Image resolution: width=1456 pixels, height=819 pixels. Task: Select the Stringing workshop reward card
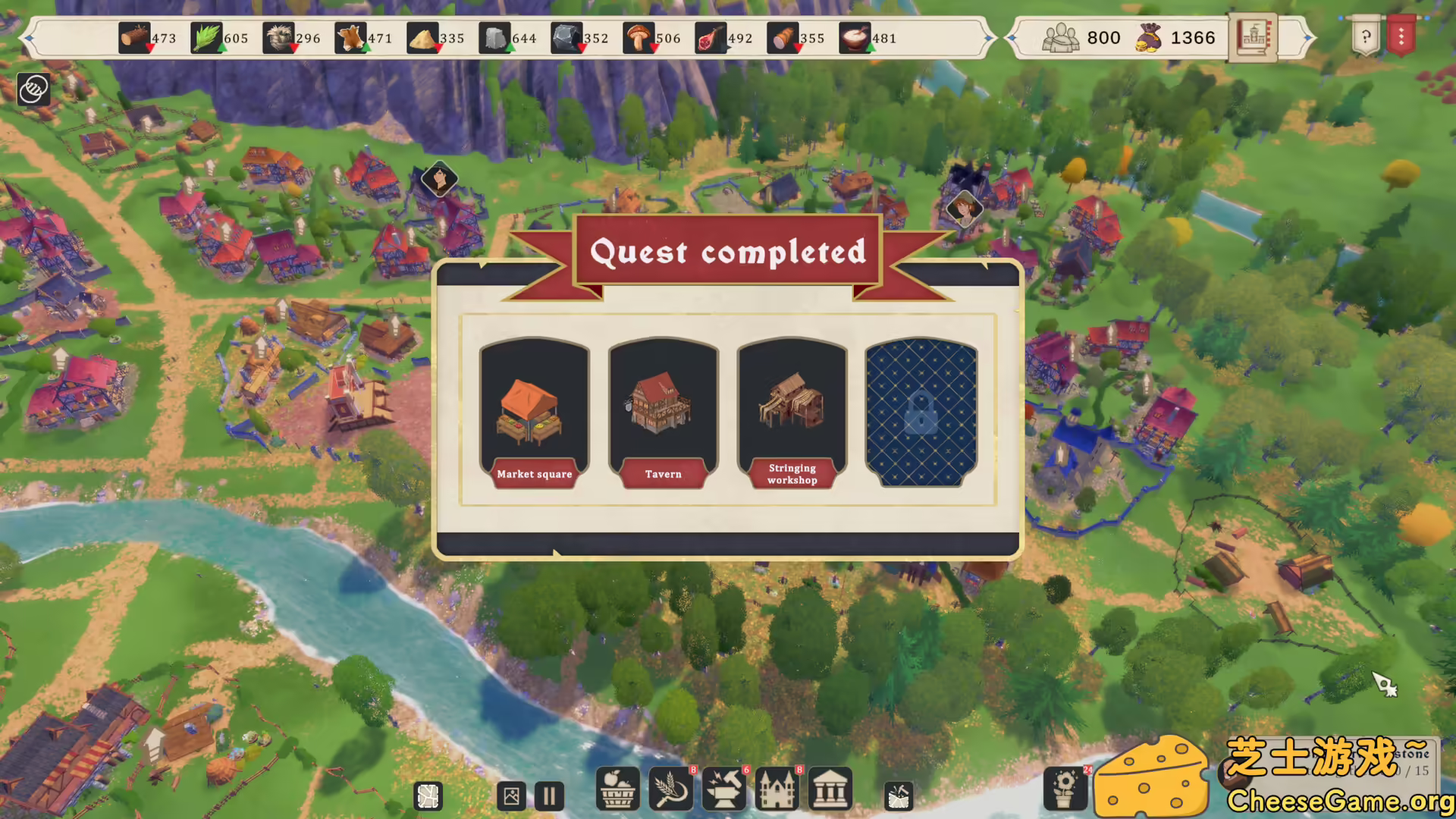(x=792, y=413)
